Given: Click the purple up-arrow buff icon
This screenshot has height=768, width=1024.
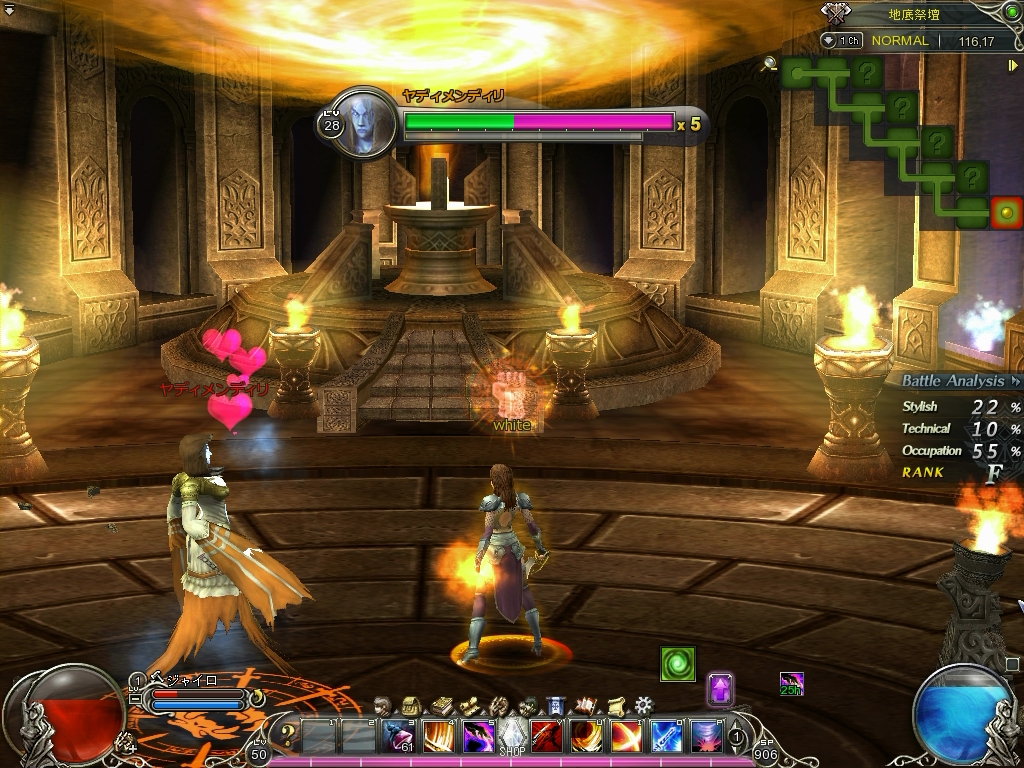Looking at the screenshot, I should pyautogui.click(x=720, y=689).
